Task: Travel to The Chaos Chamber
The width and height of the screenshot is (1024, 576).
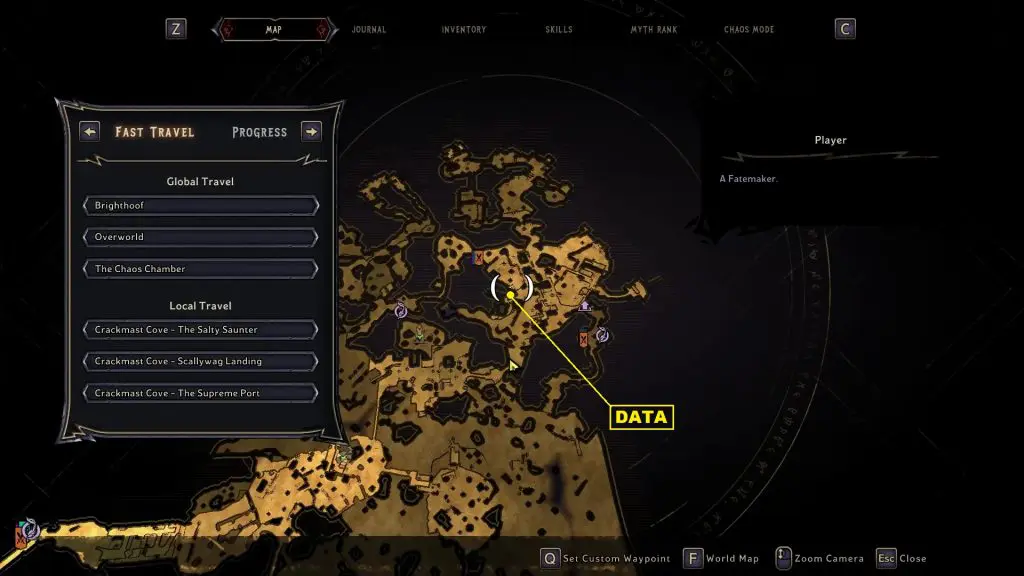Action: pyautogui.click(x=201, y=269)
